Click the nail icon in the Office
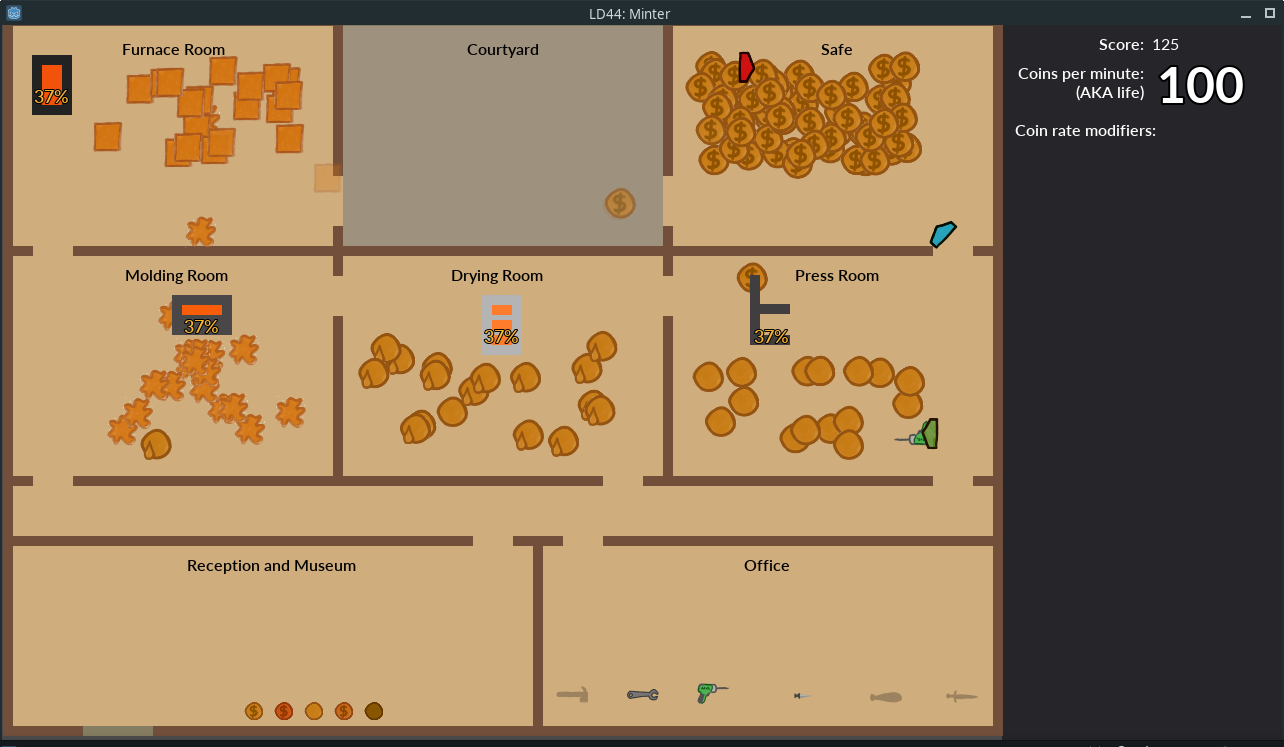The image size is (1284, 747). [x=802, y=694]
